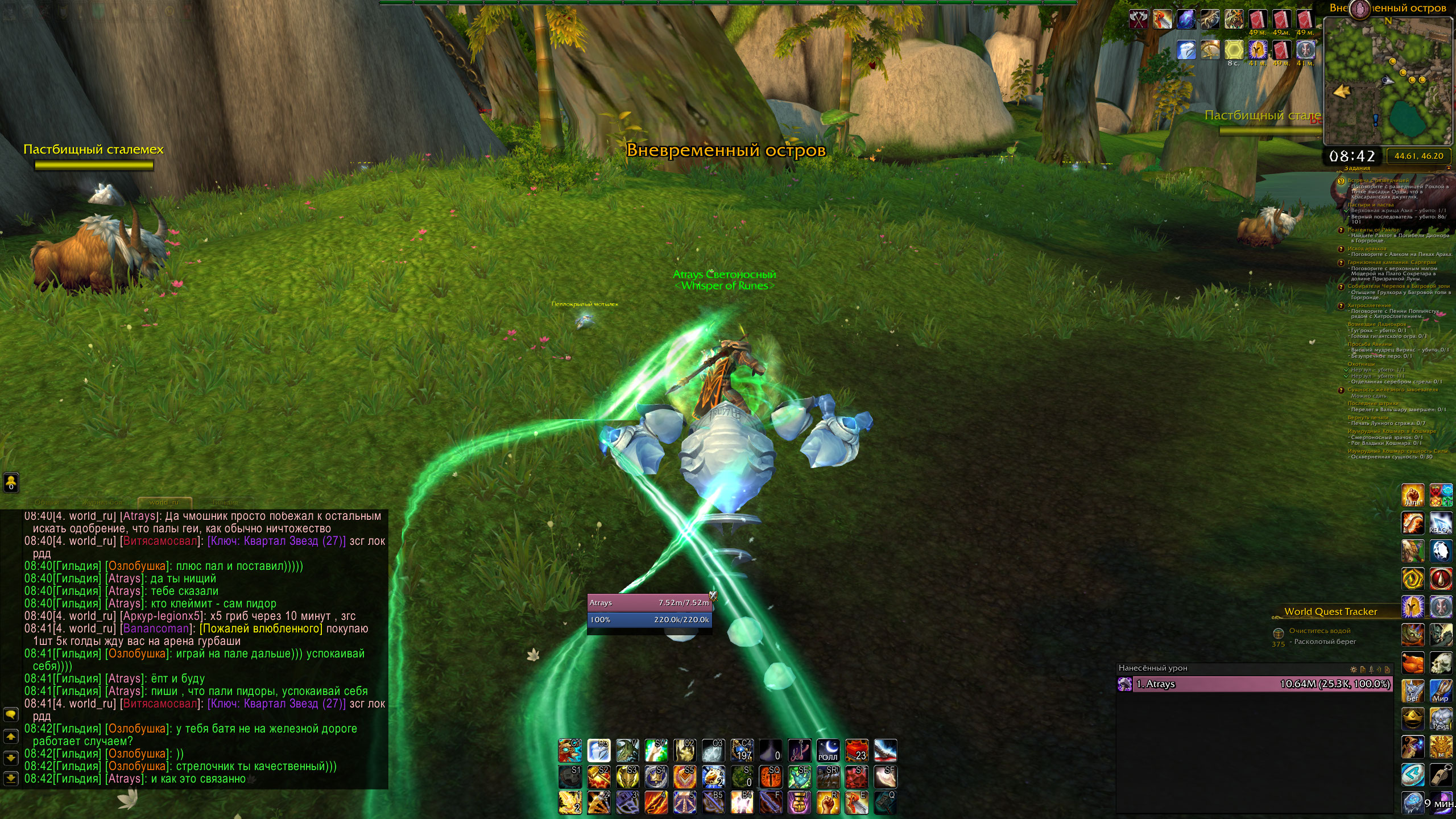Use the whistle item on side bar

tap(1441, 774)
